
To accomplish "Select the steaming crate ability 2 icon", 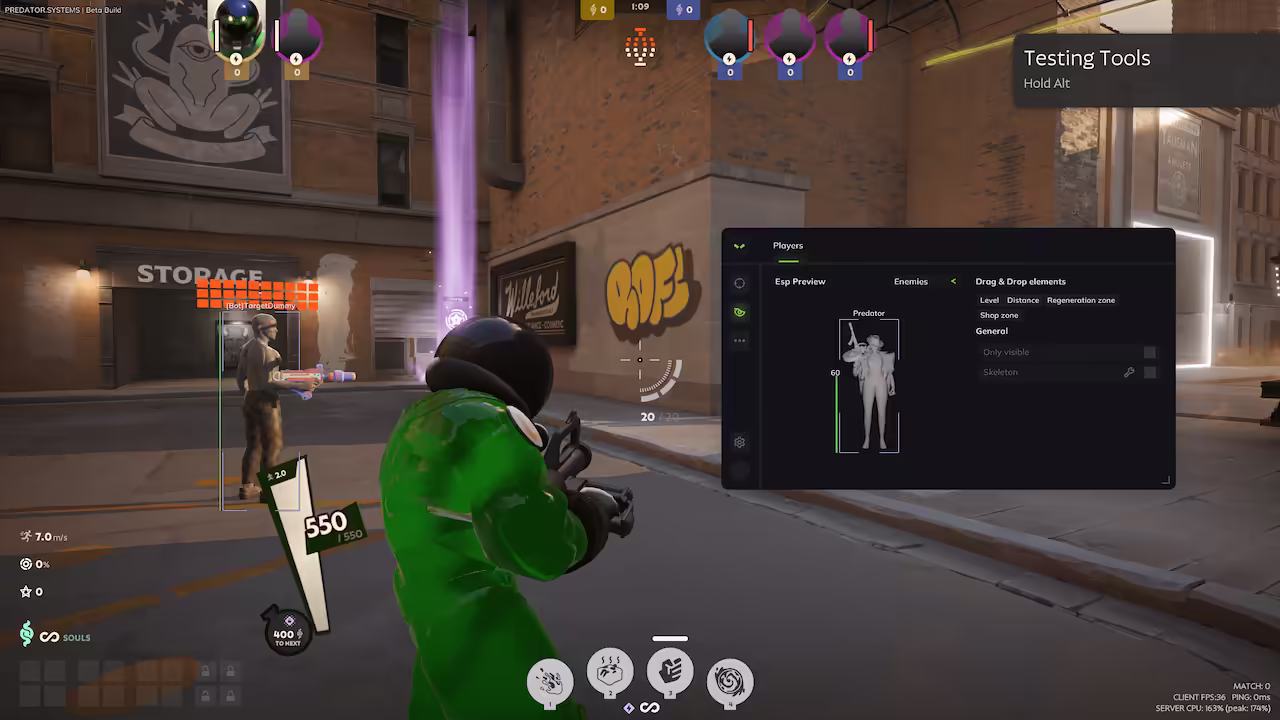I will click(x=610, y=672).
